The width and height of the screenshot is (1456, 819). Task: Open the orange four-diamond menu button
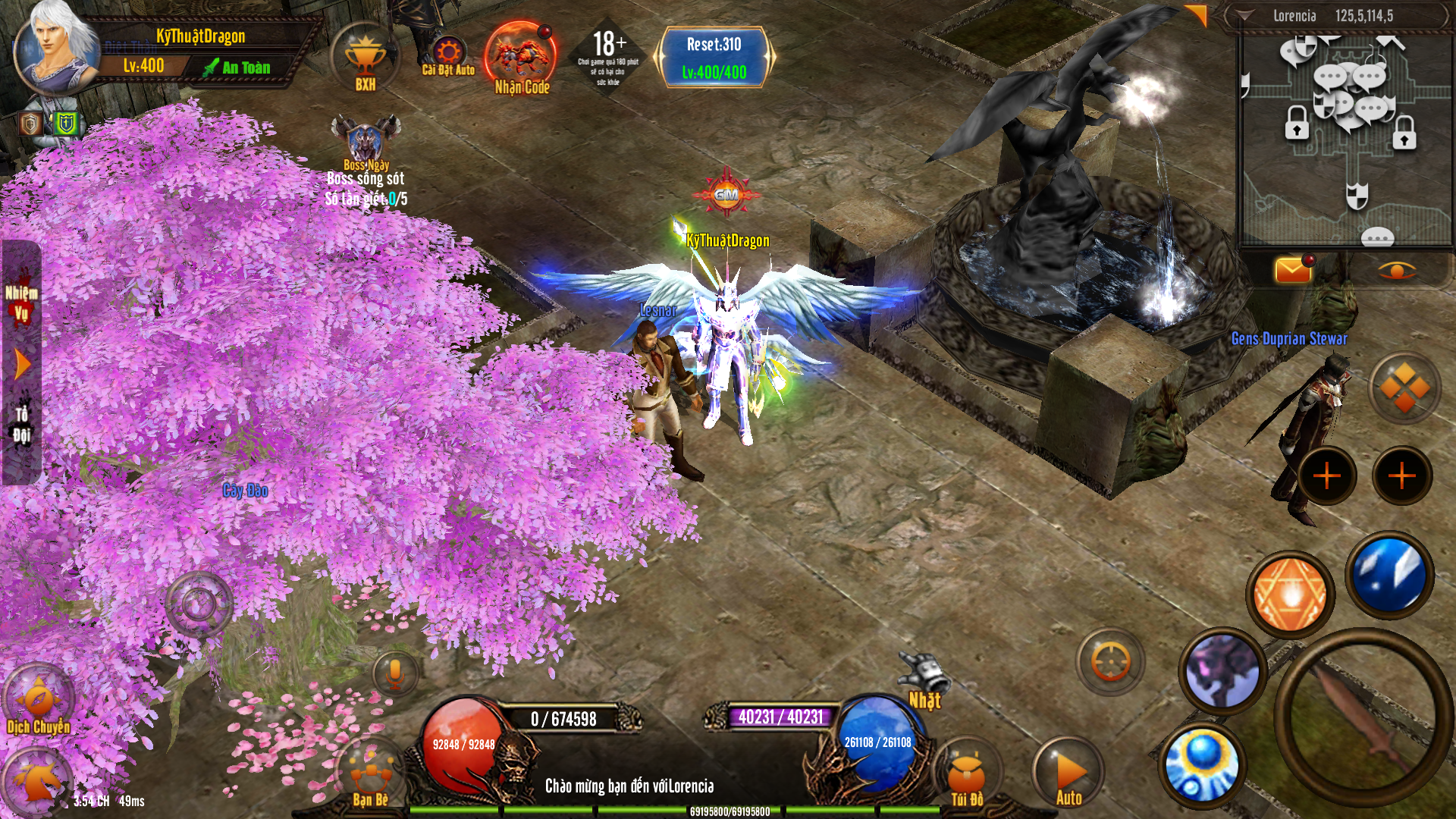(1404, 388)
